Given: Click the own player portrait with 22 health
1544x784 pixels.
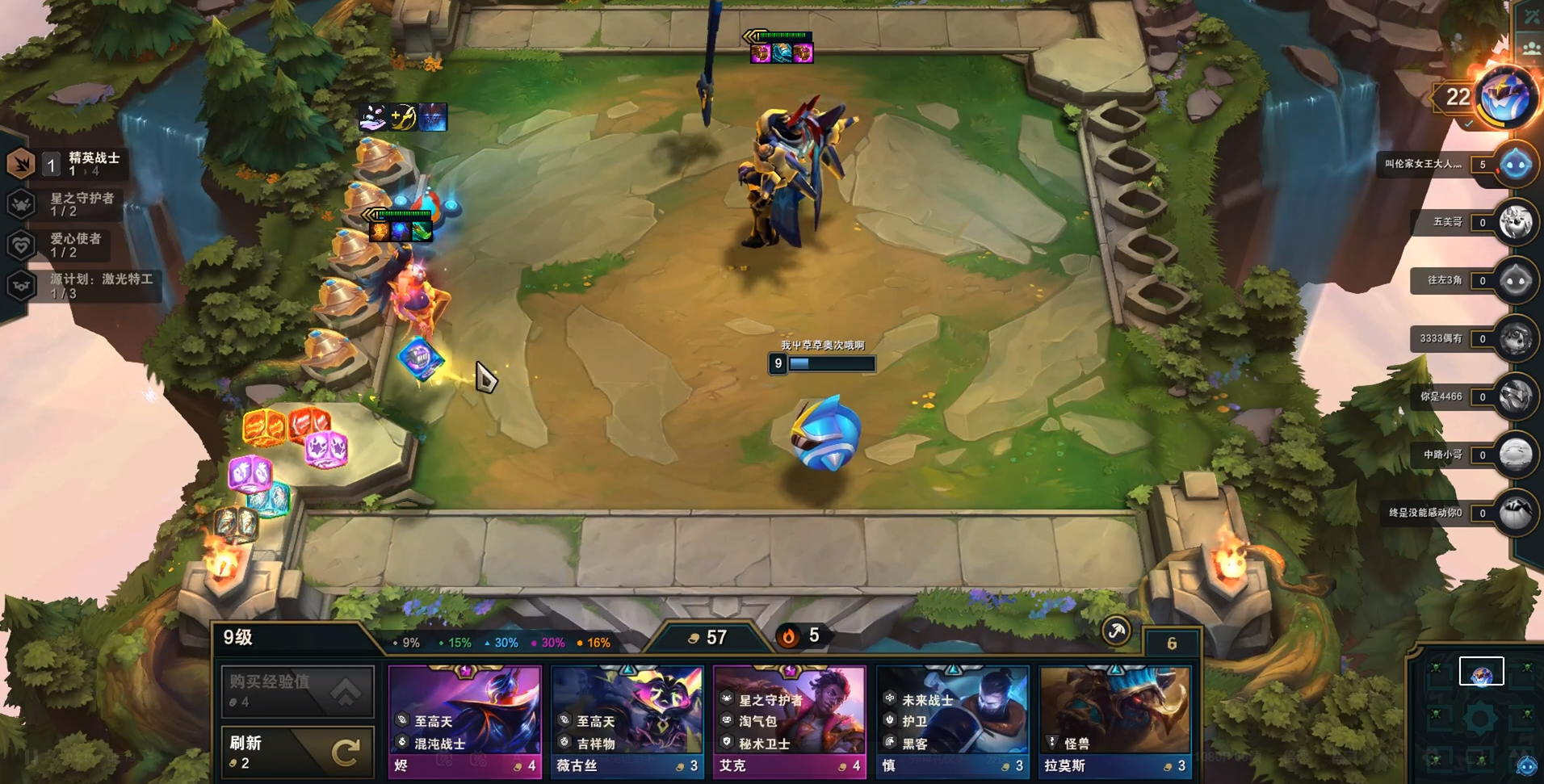Looking at the screenshot, I should [1505, 97].
